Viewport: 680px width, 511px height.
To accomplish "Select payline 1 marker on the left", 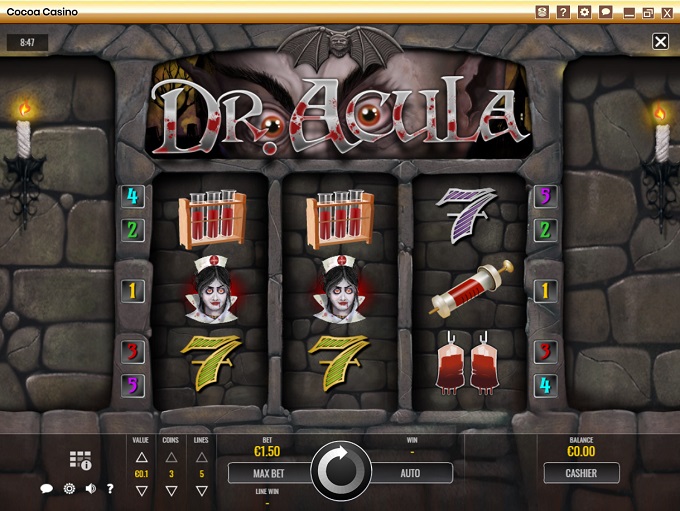I will [133, 291].
